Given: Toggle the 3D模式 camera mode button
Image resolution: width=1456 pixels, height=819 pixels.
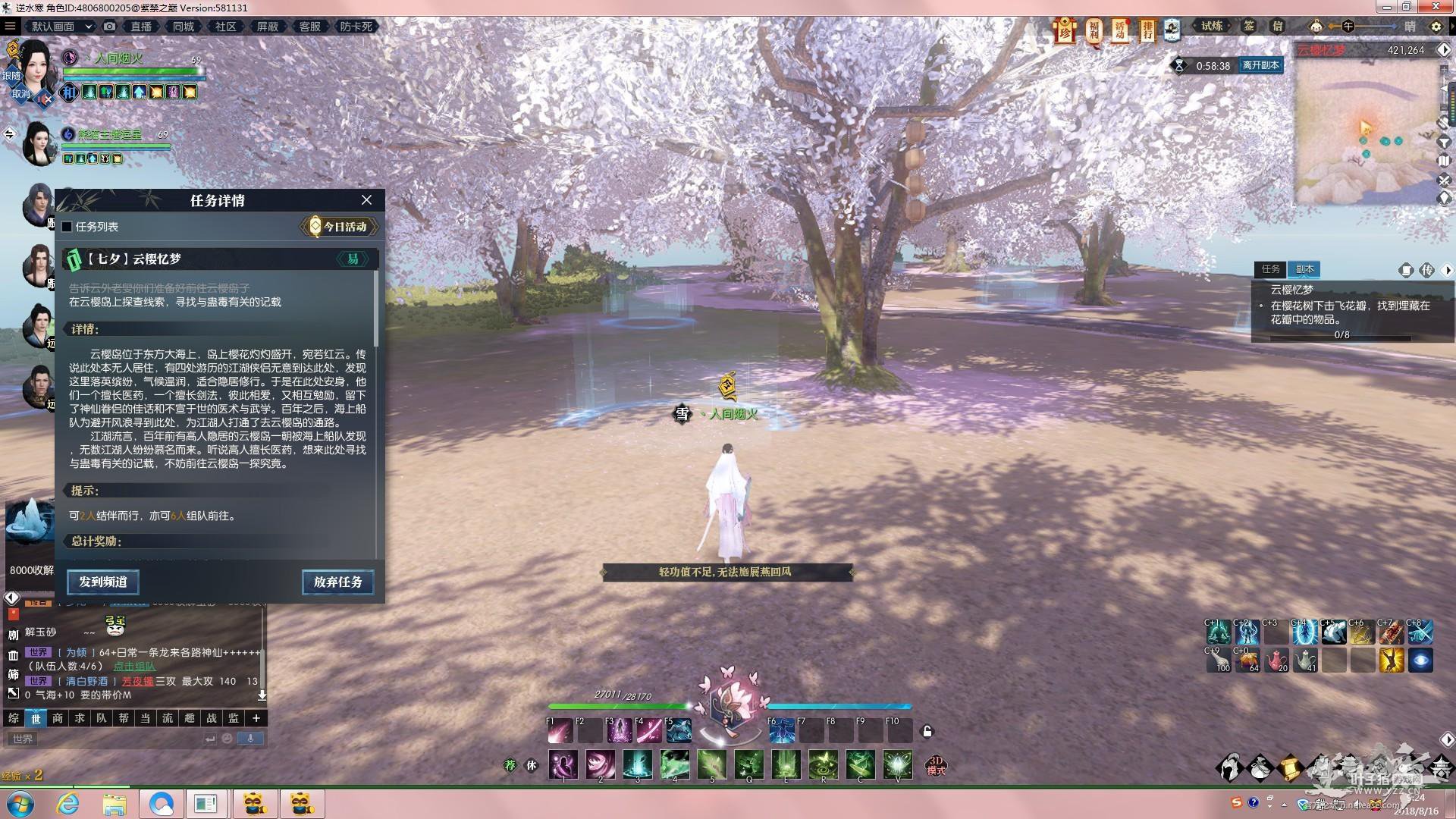Looking at the screenshot, I should (936, 765).
